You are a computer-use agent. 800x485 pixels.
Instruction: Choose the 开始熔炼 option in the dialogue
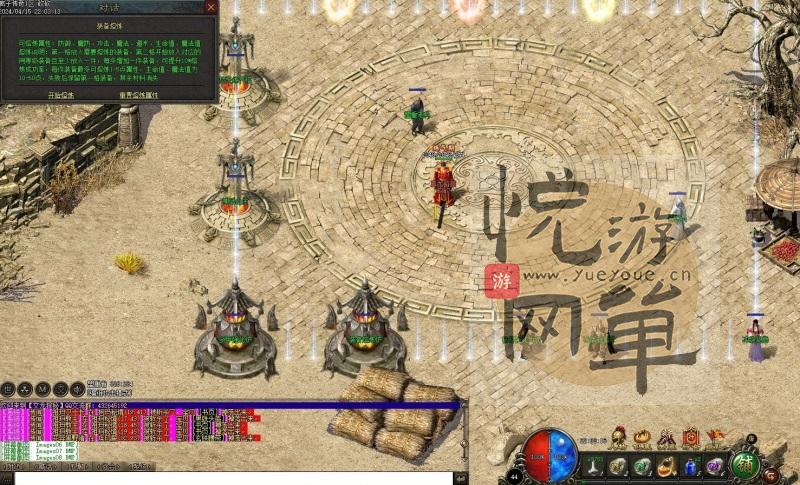pos(61,94)
